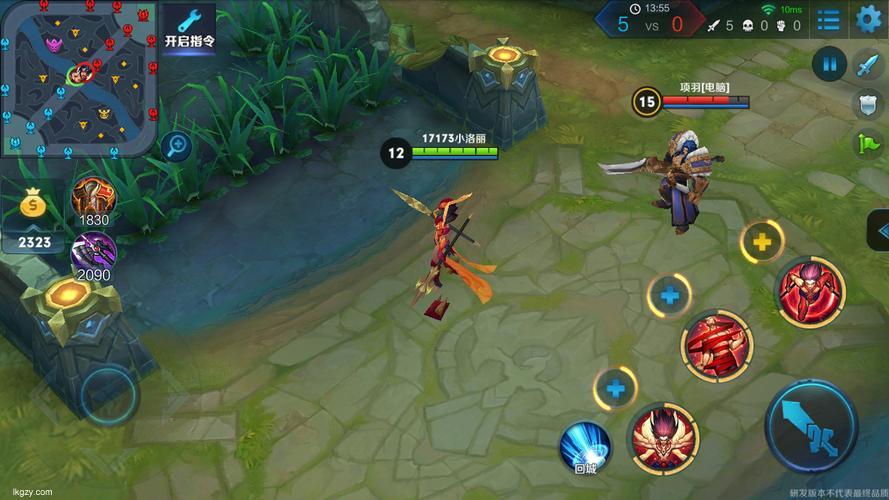Send the sword attack signal

[x=866, y=66]
